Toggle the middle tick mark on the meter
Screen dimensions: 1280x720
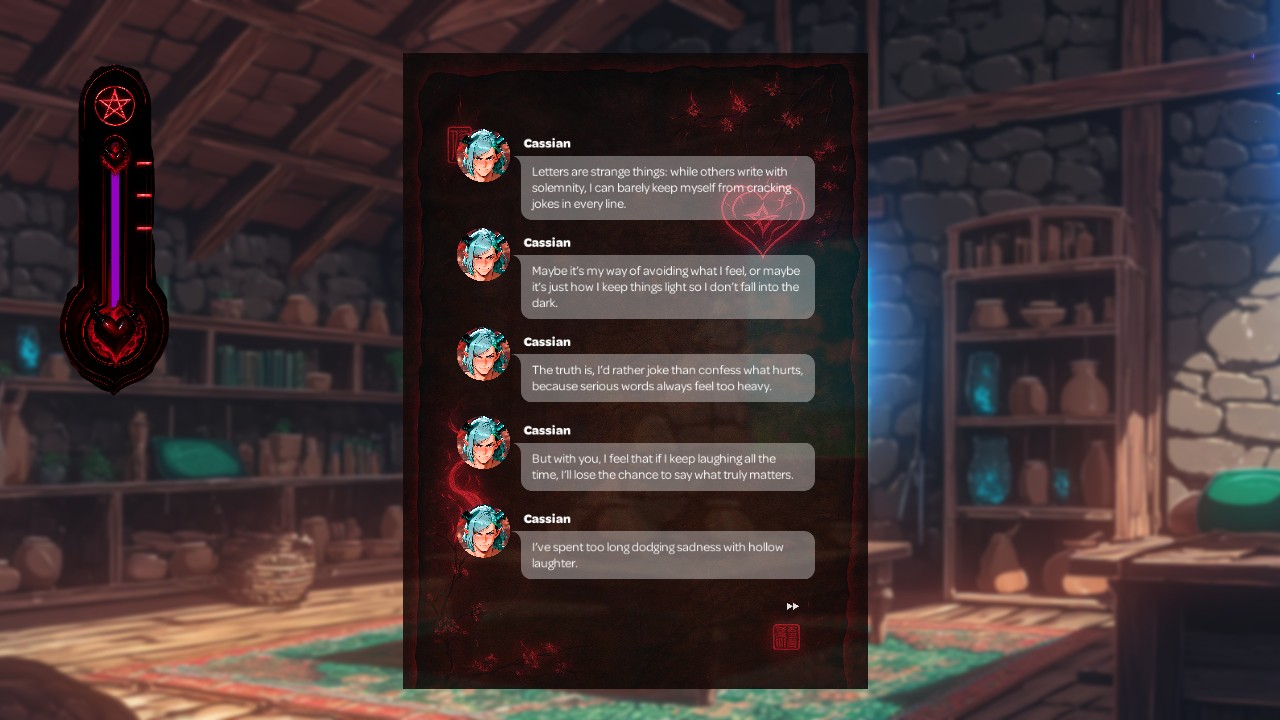pyautogui.click(x=145, y=195)
